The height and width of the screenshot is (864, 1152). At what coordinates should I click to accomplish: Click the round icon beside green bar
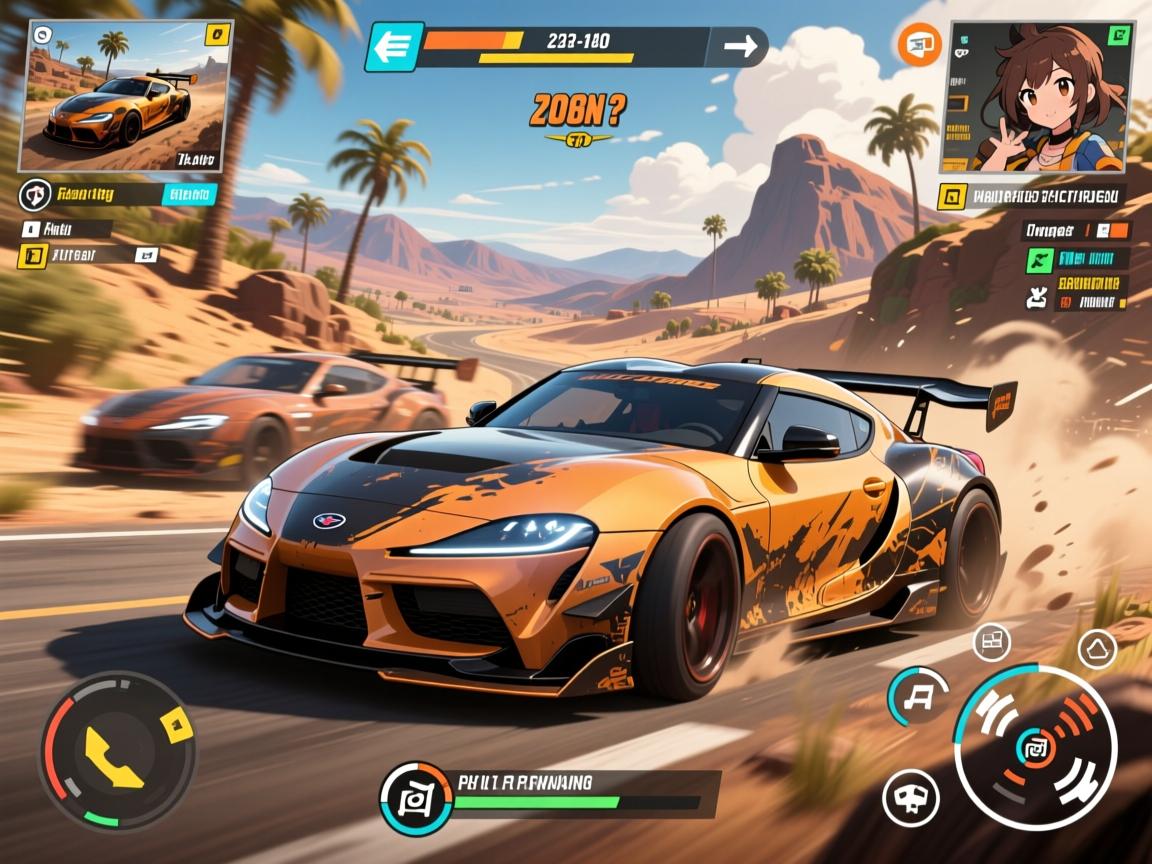(x=415, y=797)
